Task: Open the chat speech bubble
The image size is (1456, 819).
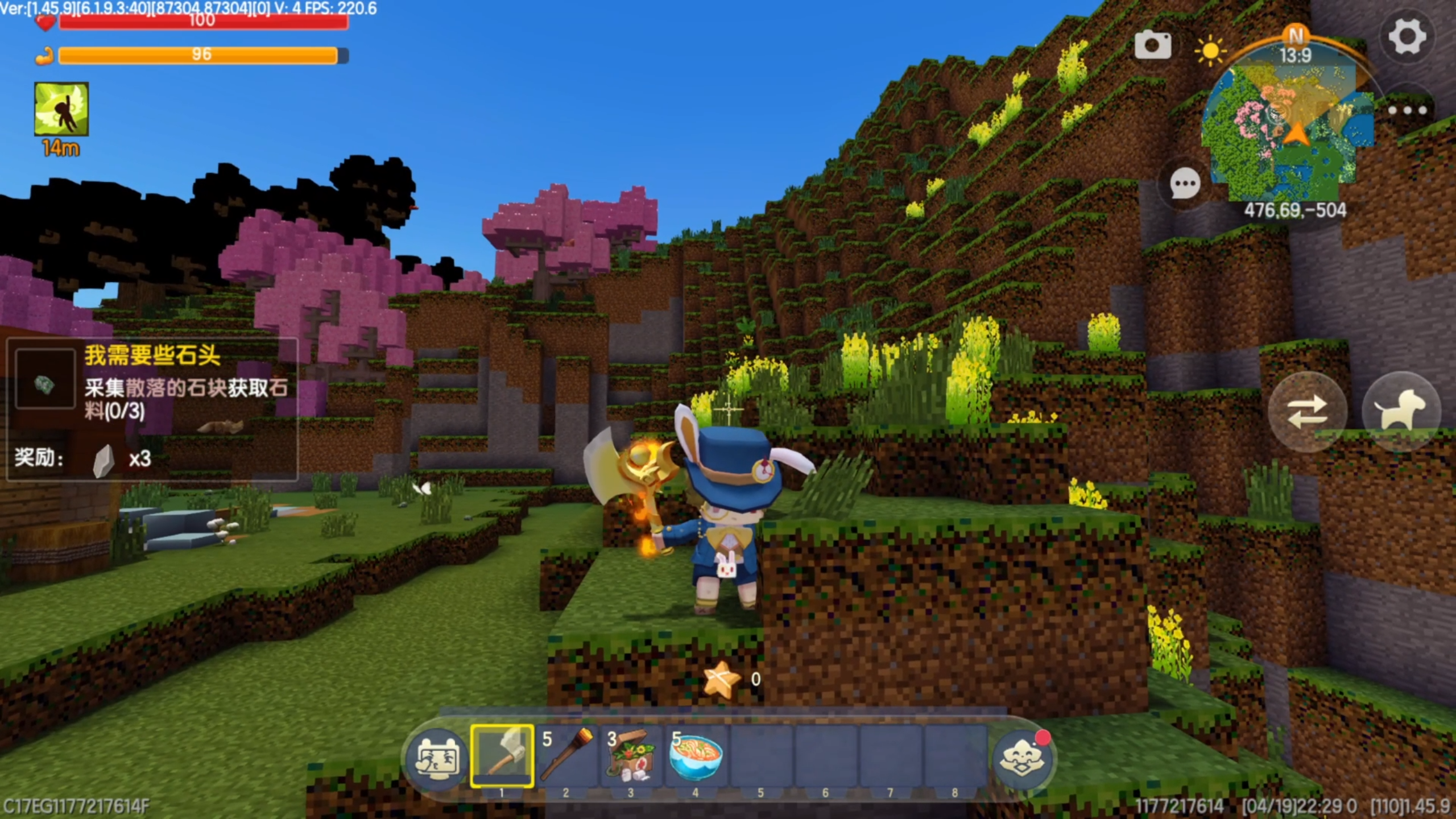Action: (x=1185, y=184)
